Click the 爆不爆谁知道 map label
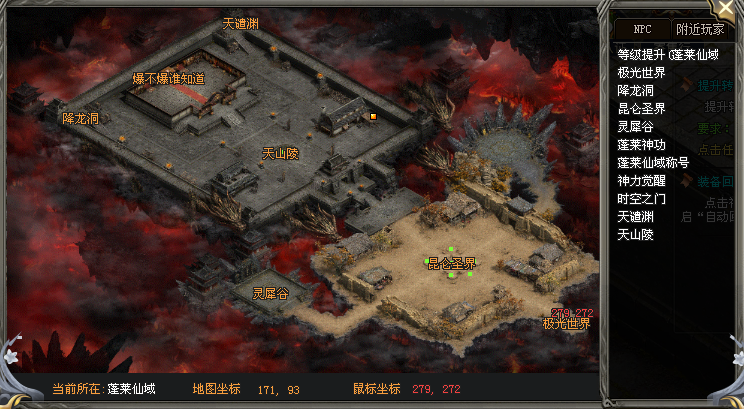 click(x=168, y=78)
